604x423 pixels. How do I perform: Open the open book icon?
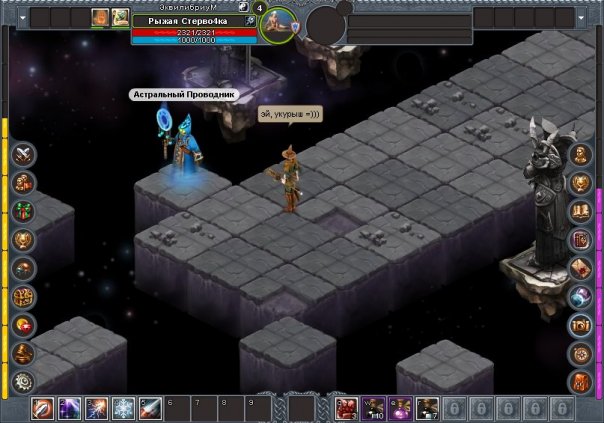tap(581, 211)
